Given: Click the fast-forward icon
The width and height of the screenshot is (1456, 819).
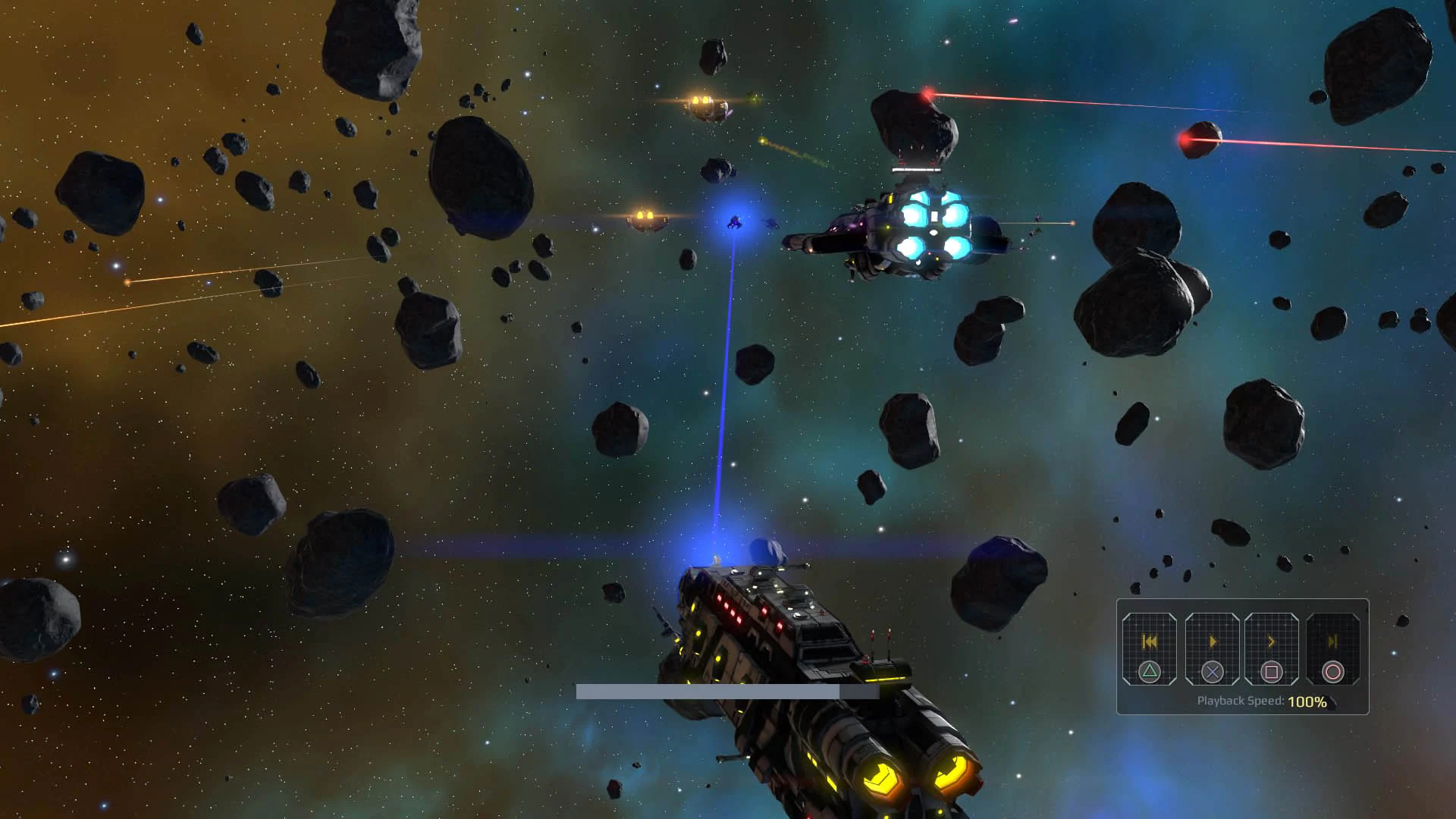Looking at the screenshot, I should tap(1271, 642).
